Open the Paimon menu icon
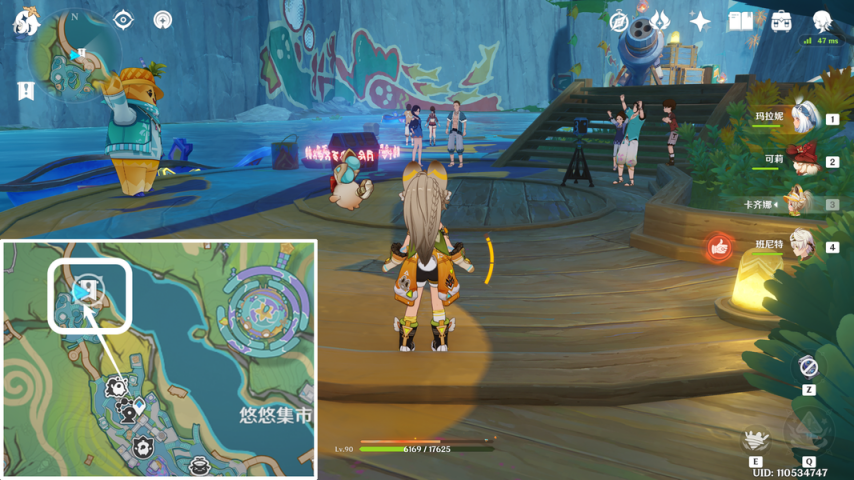This screenshot has width=854, height=480. pos(24,22)
